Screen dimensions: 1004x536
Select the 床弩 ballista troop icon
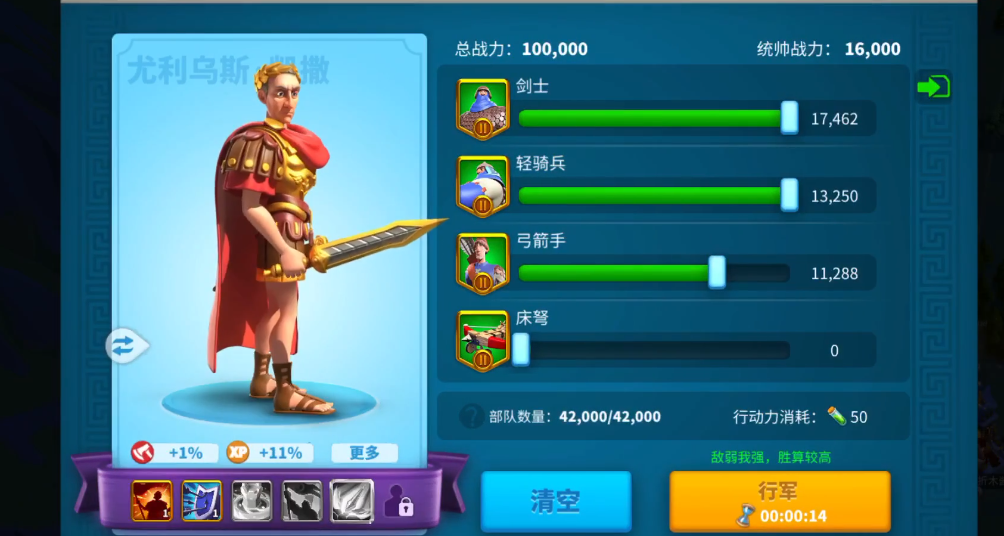[x=483, y=340]
